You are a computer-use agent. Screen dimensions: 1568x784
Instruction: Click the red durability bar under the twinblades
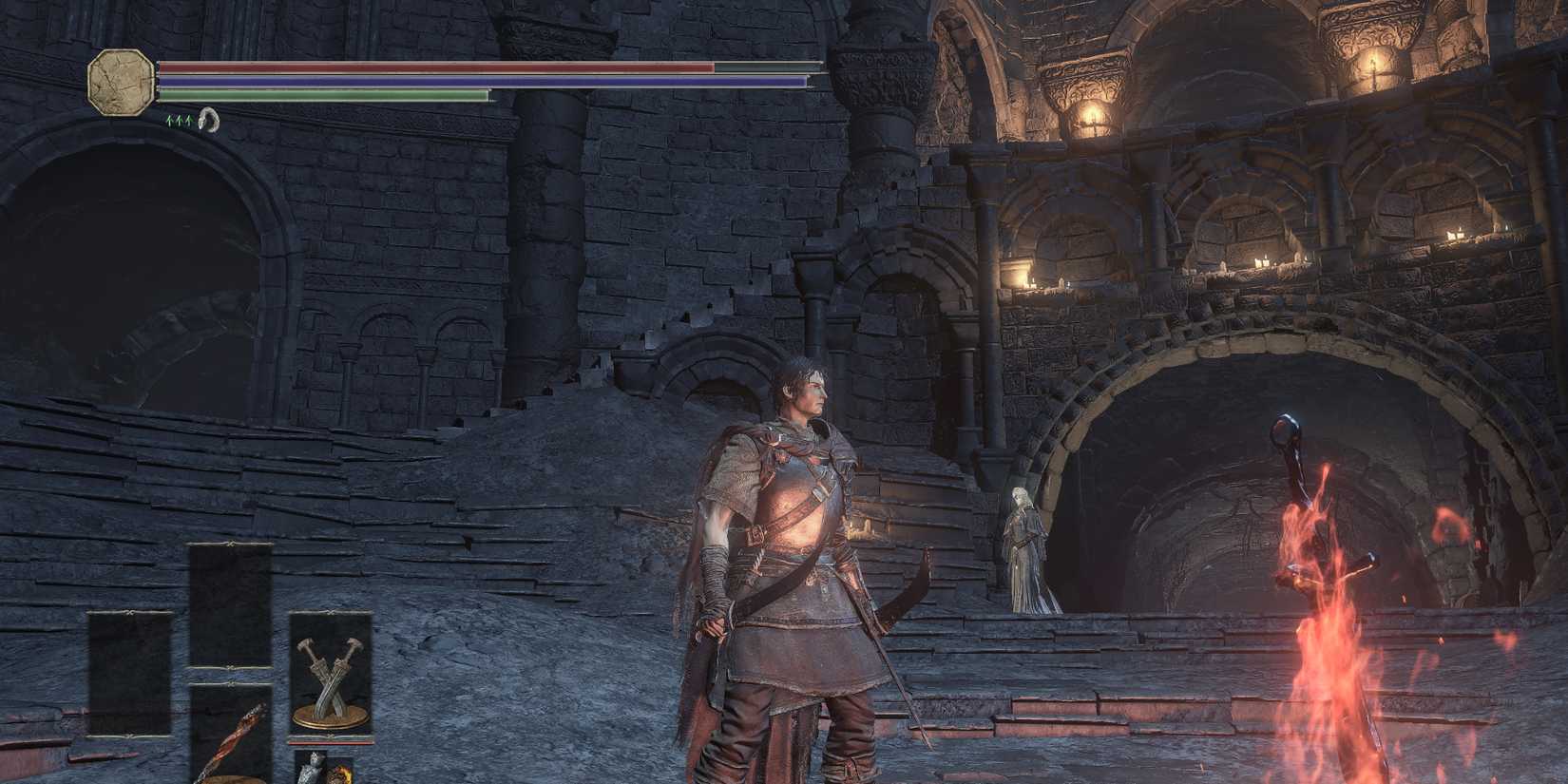[330, 743]
